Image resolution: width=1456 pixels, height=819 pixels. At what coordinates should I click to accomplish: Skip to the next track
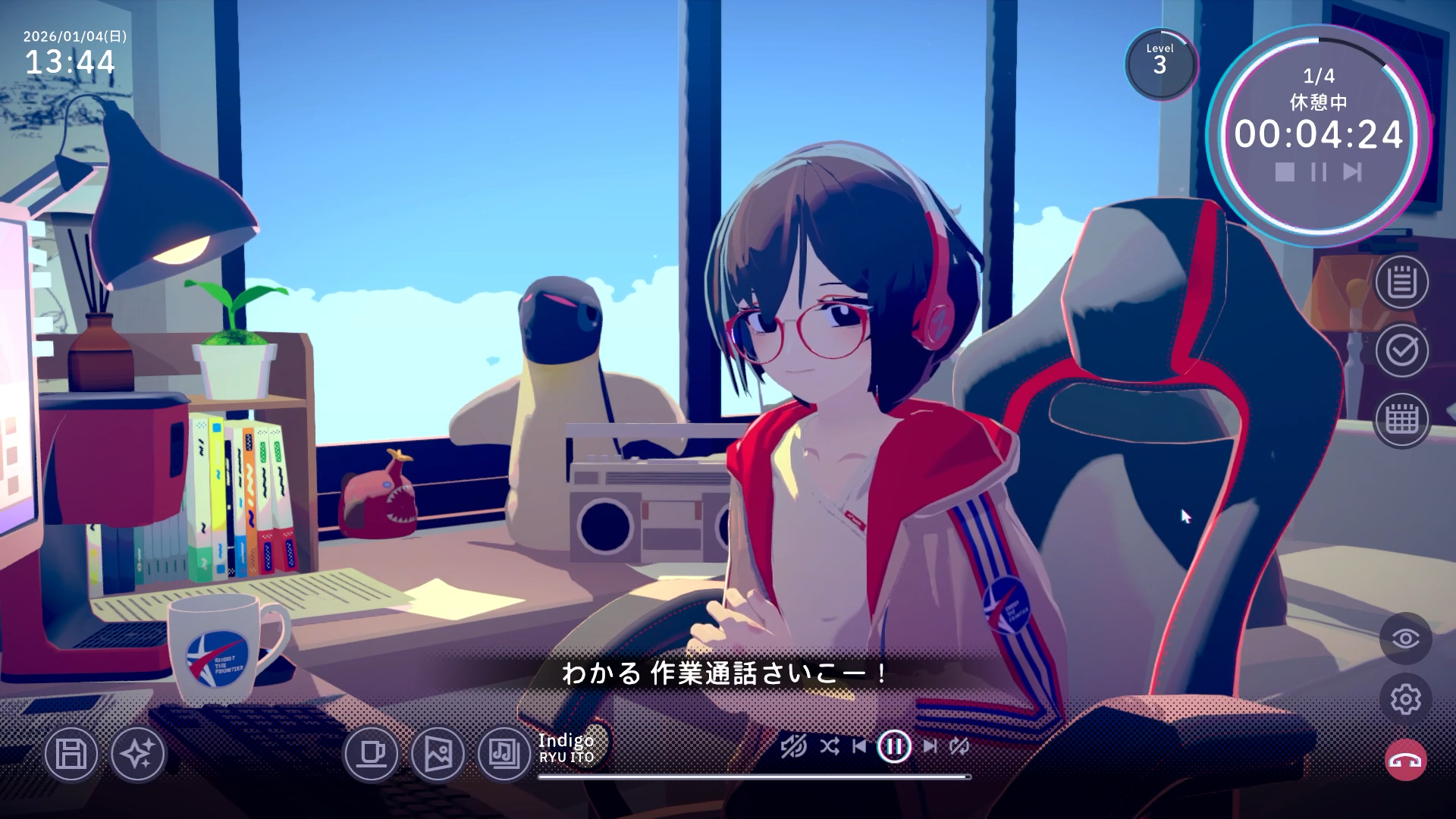point(930,746)
